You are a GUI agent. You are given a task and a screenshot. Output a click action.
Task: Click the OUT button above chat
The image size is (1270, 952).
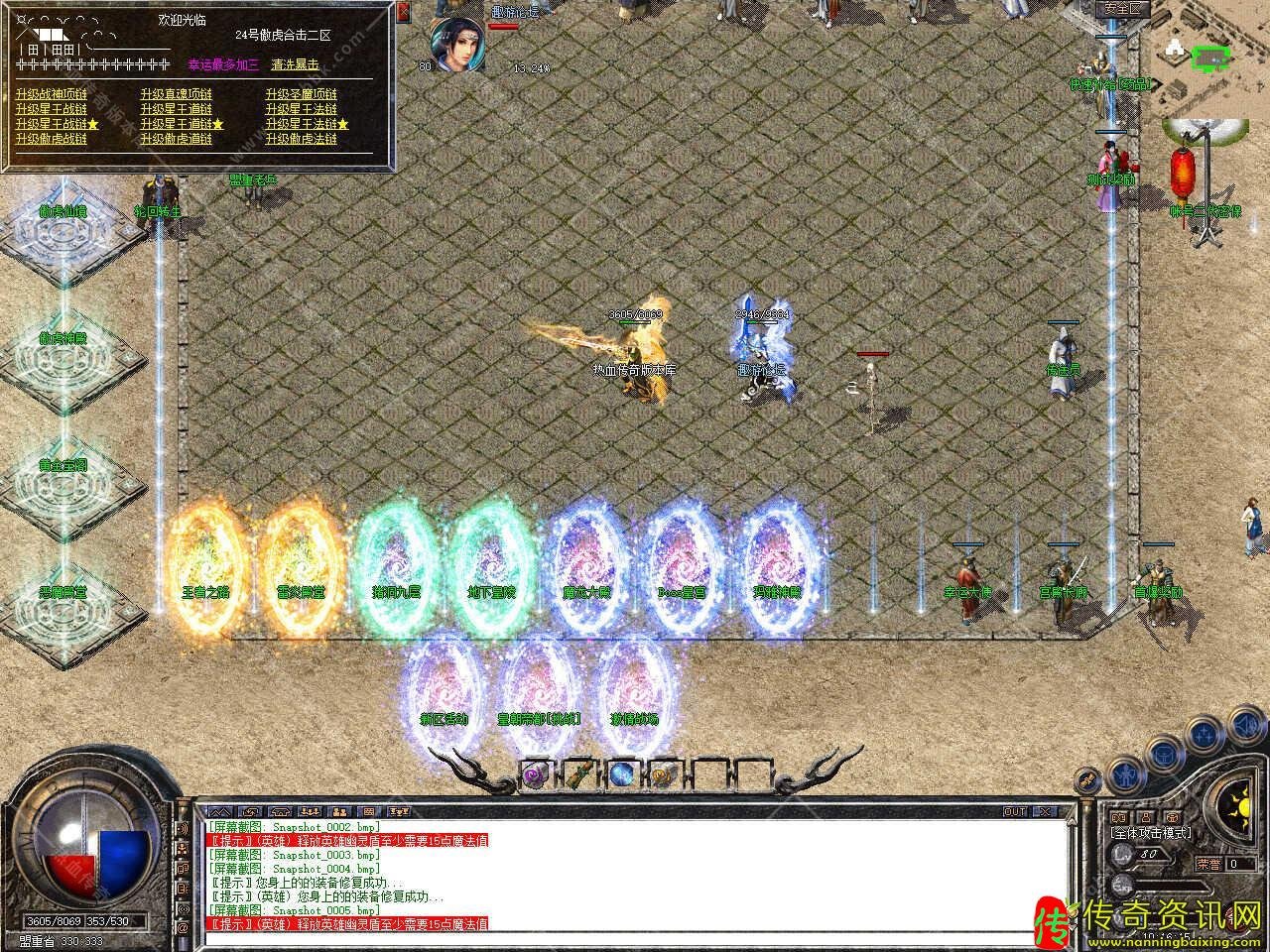click(1015, 811)
